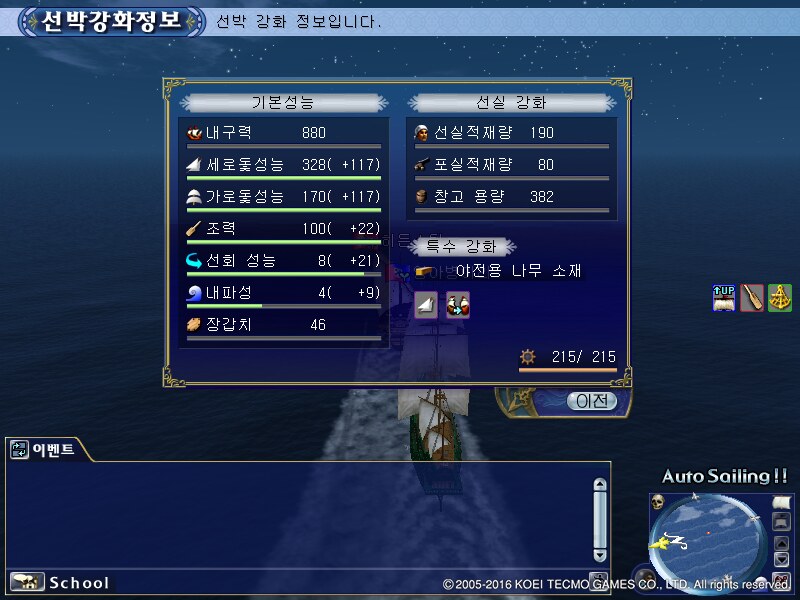Click the sail icon beside the minimap
Image resolution: width=800 pixels, height=600 pixels.
(781, 500)
